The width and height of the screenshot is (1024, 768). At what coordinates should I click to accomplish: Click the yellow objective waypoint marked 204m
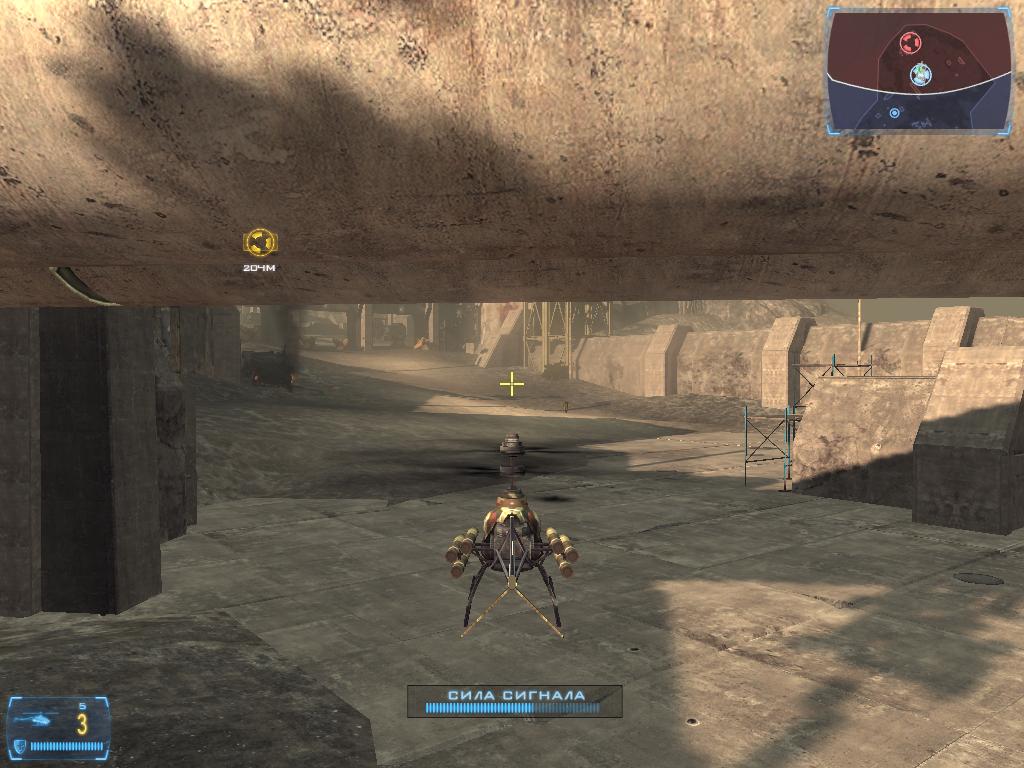click(x=259, y=242)
